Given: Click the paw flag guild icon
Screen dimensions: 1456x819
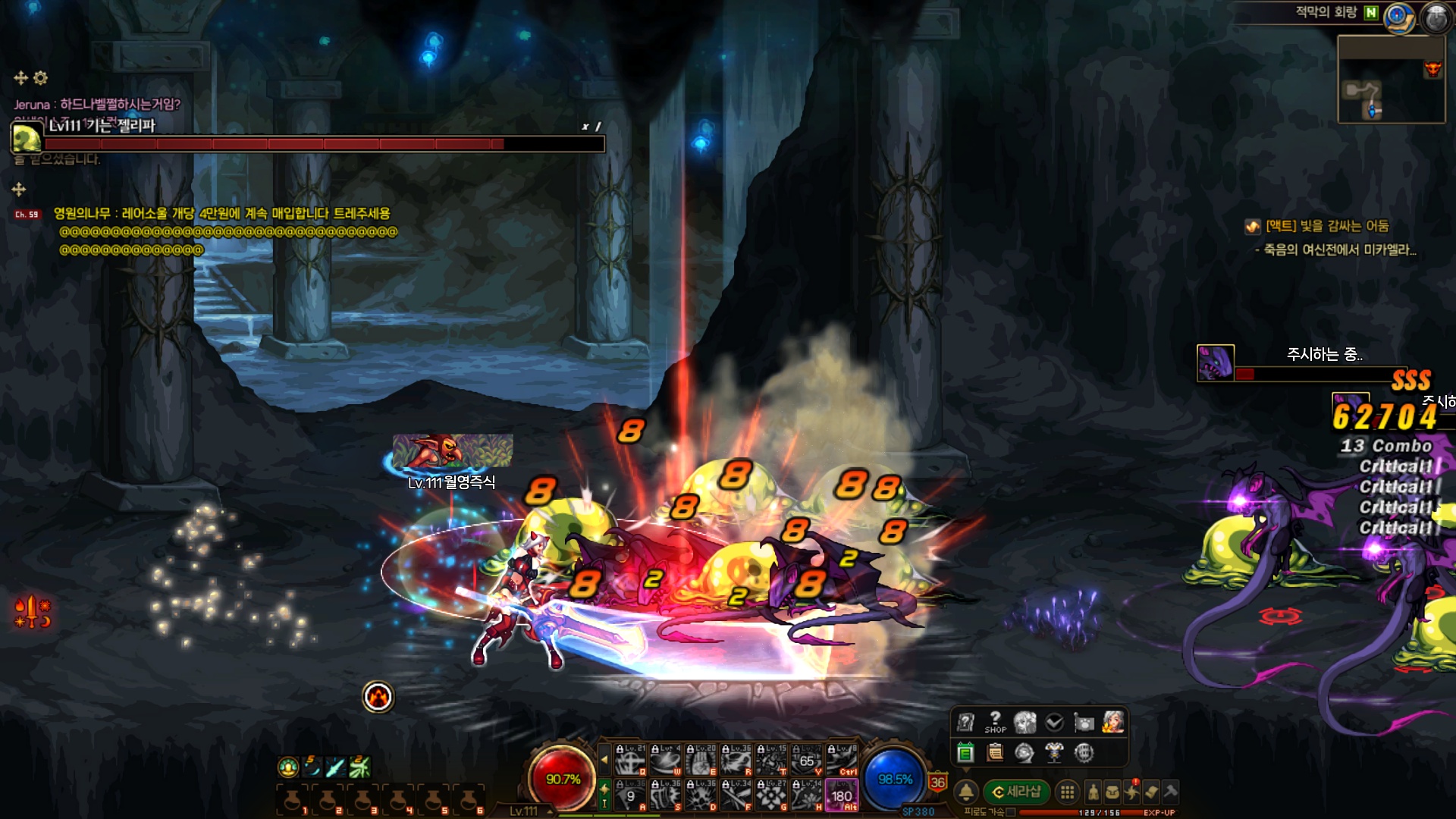Looking at the screenshot, I should click(1084, 723).
